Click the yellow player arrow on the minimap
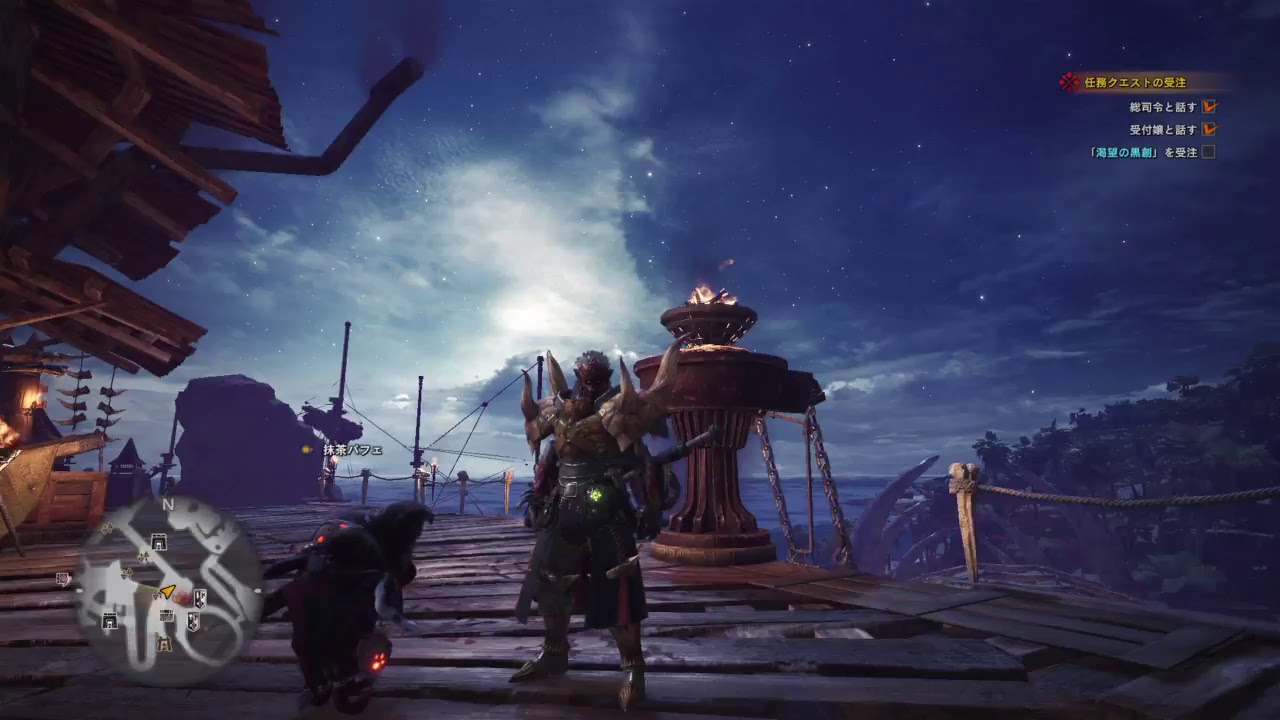Screen dimensions: 1280x720 (167, 592)
